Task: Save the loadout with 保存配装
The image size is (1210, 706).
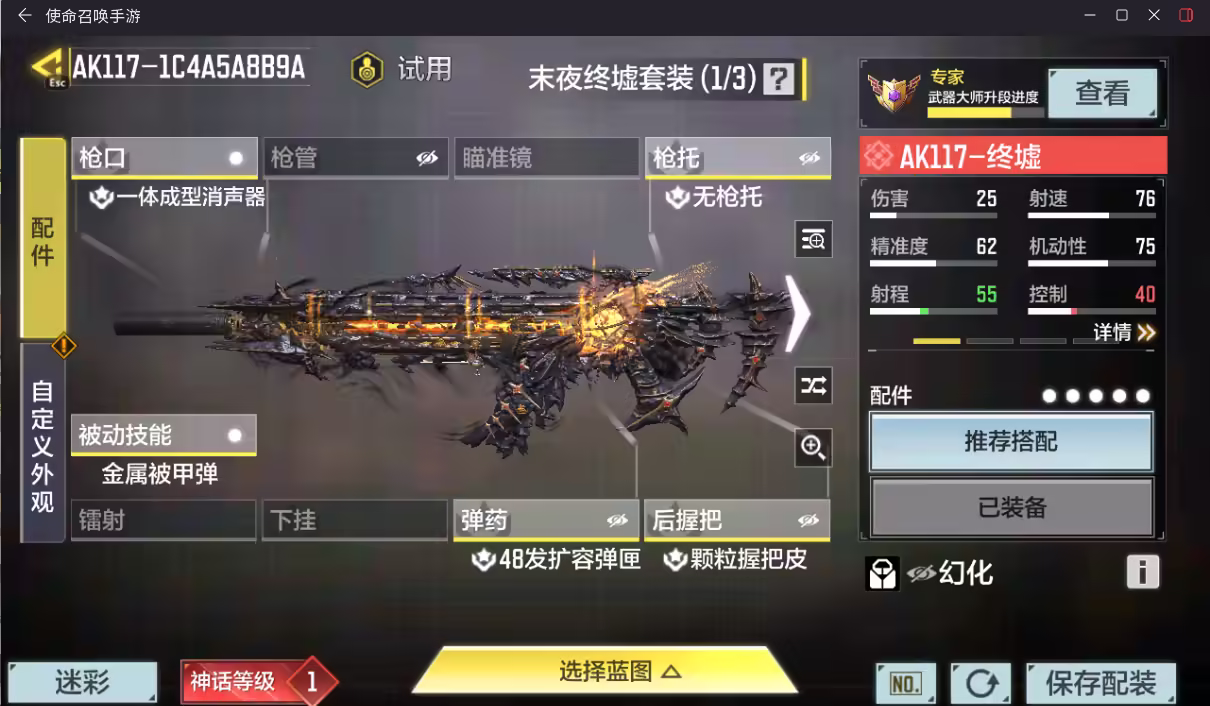Action: 1101,684
